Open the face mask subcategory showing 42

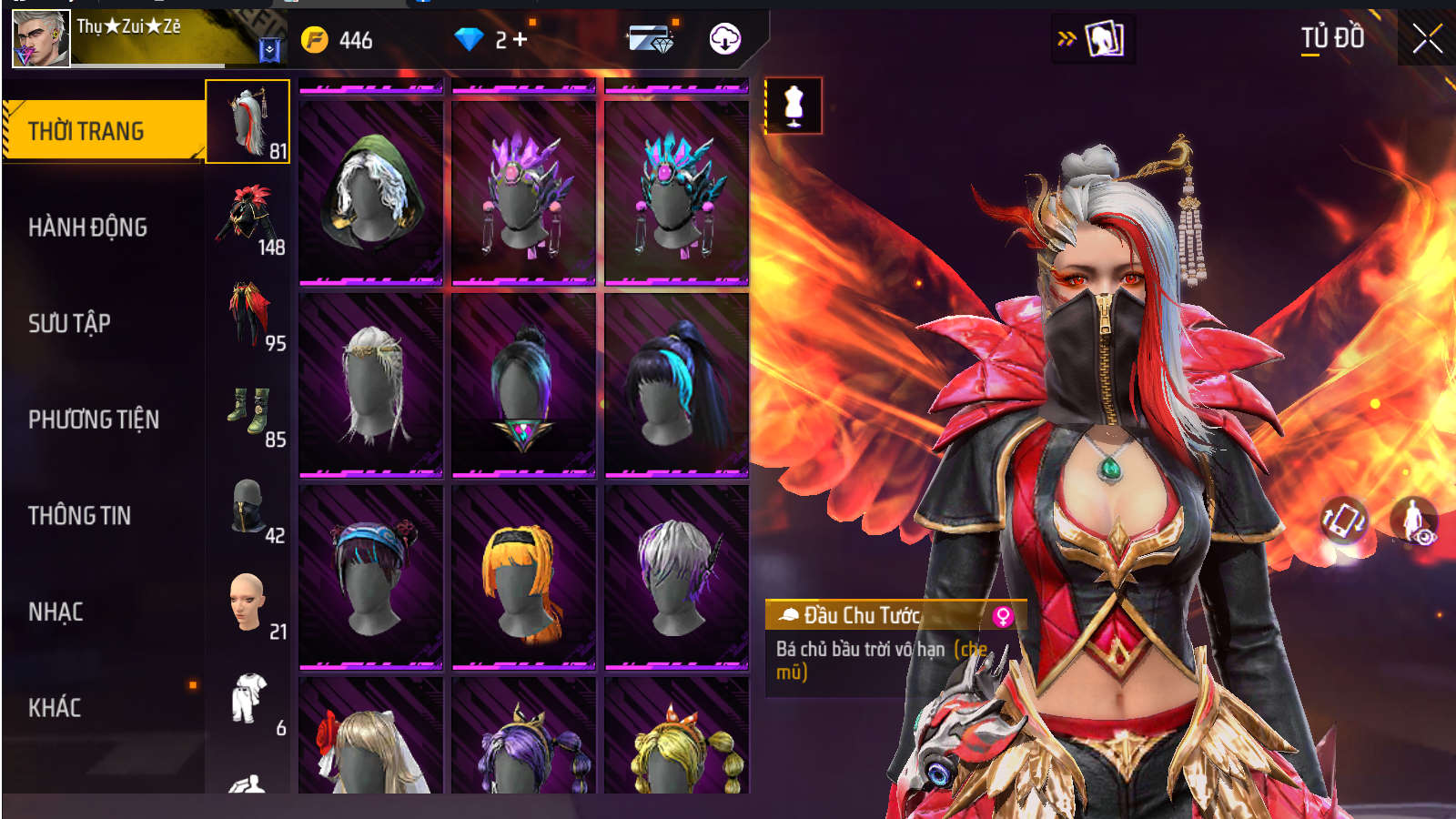248,508
